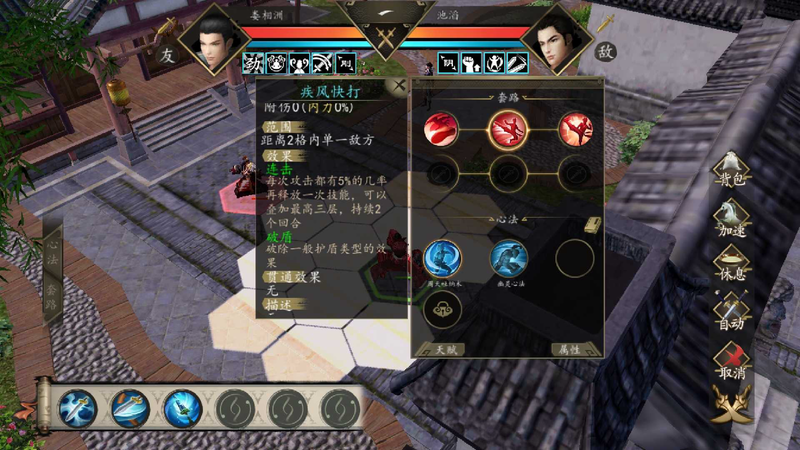Viewport: 800px width, 450px height.
Task: Use the broad blade skill on the scroll bar
Action: coord(130,408)
